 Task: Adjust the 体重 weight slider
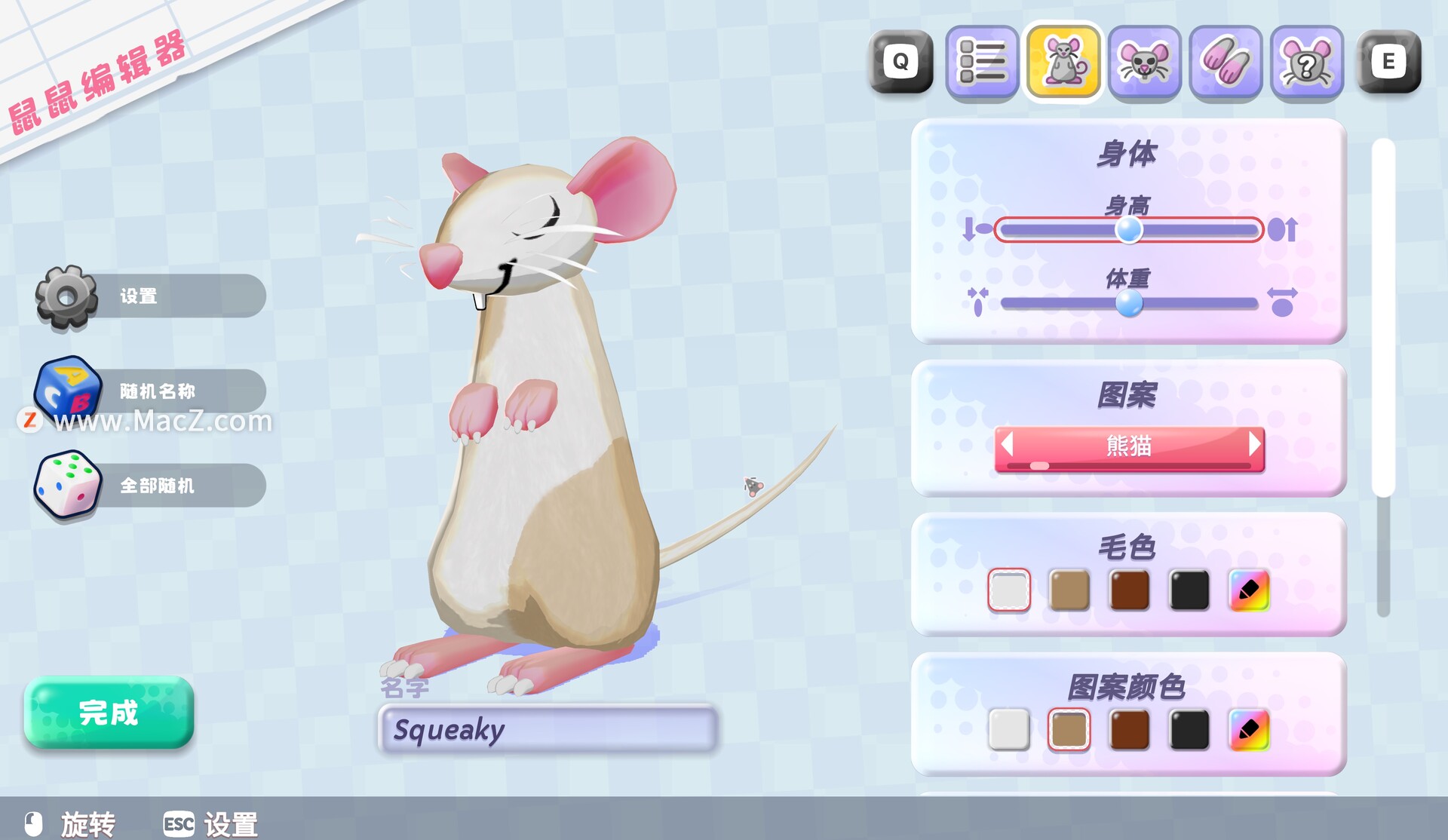point(1128,303)
